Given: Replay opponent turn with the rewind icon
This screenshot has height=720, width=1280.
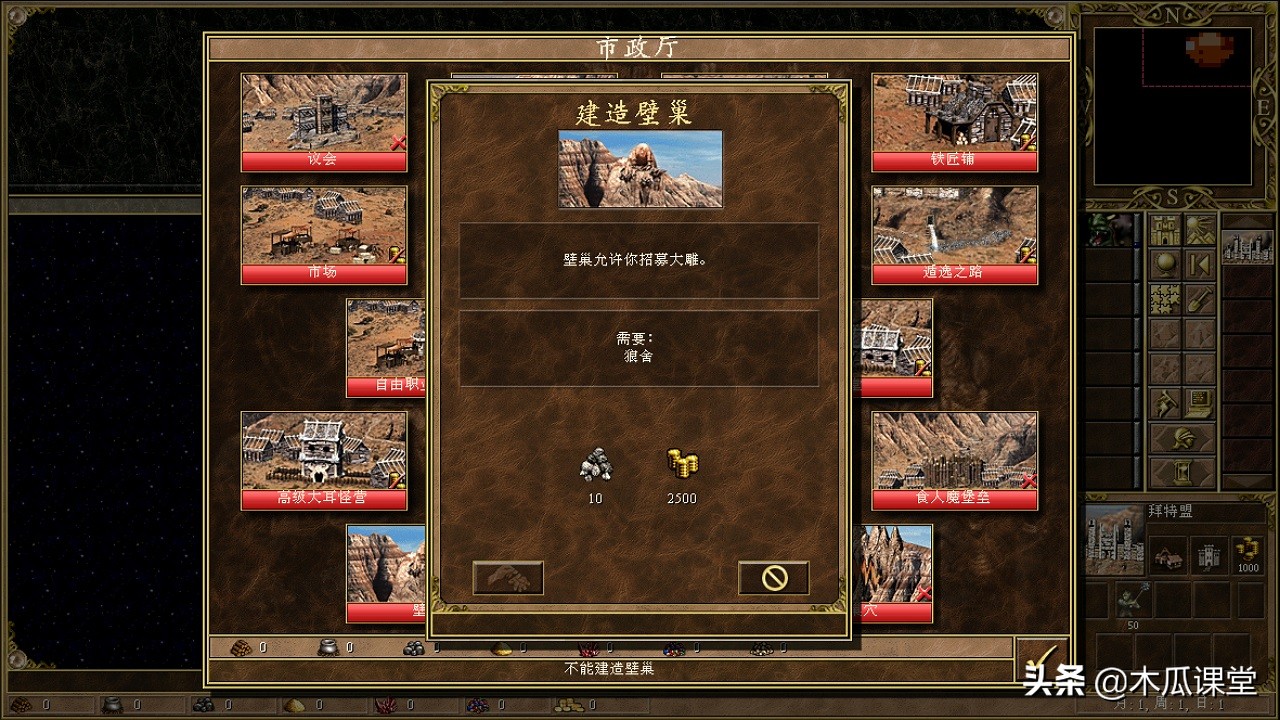Looking at the screenshot, I should 1198,262.
